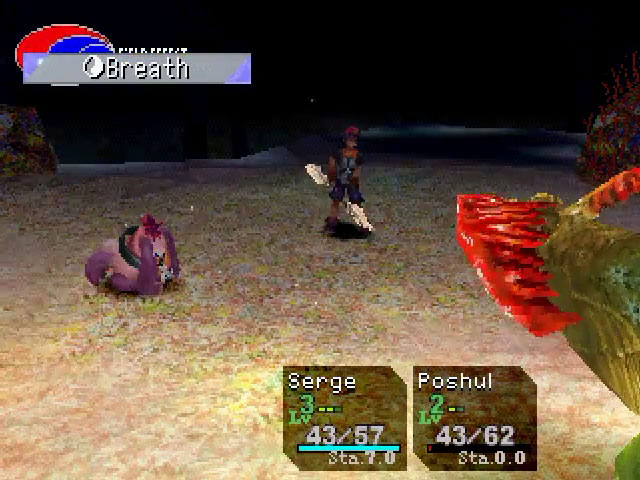
Task: Click the Breath element name banner
Action: [x=137, y=69]
